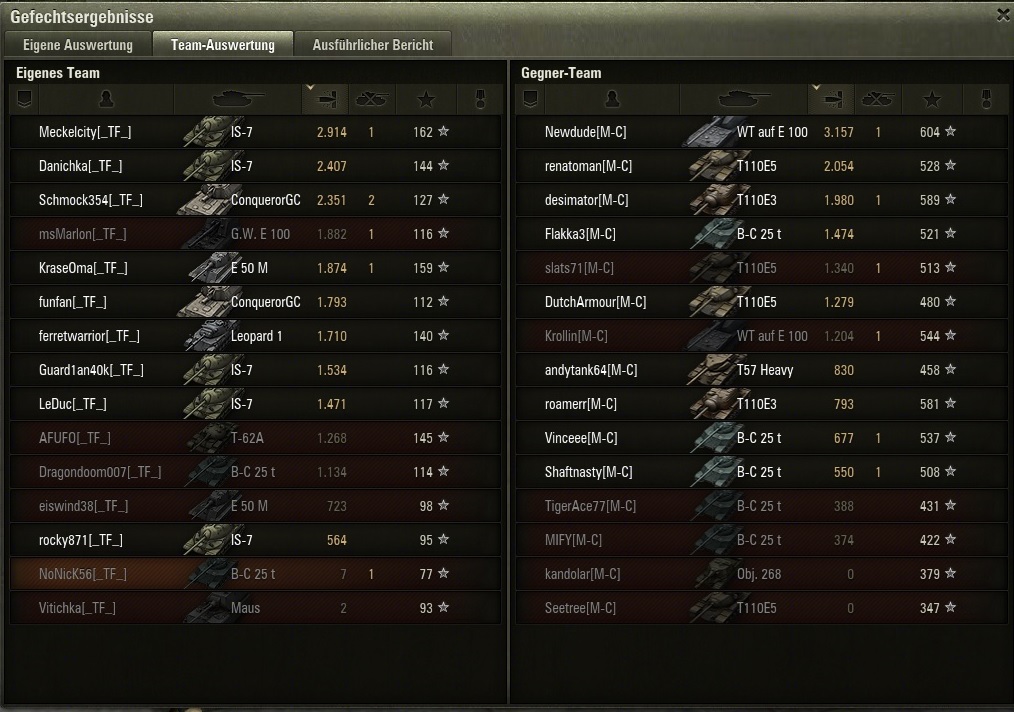Sort own team by experience star column
Viewport: 1014px width, 712px height.
(426, 99)
